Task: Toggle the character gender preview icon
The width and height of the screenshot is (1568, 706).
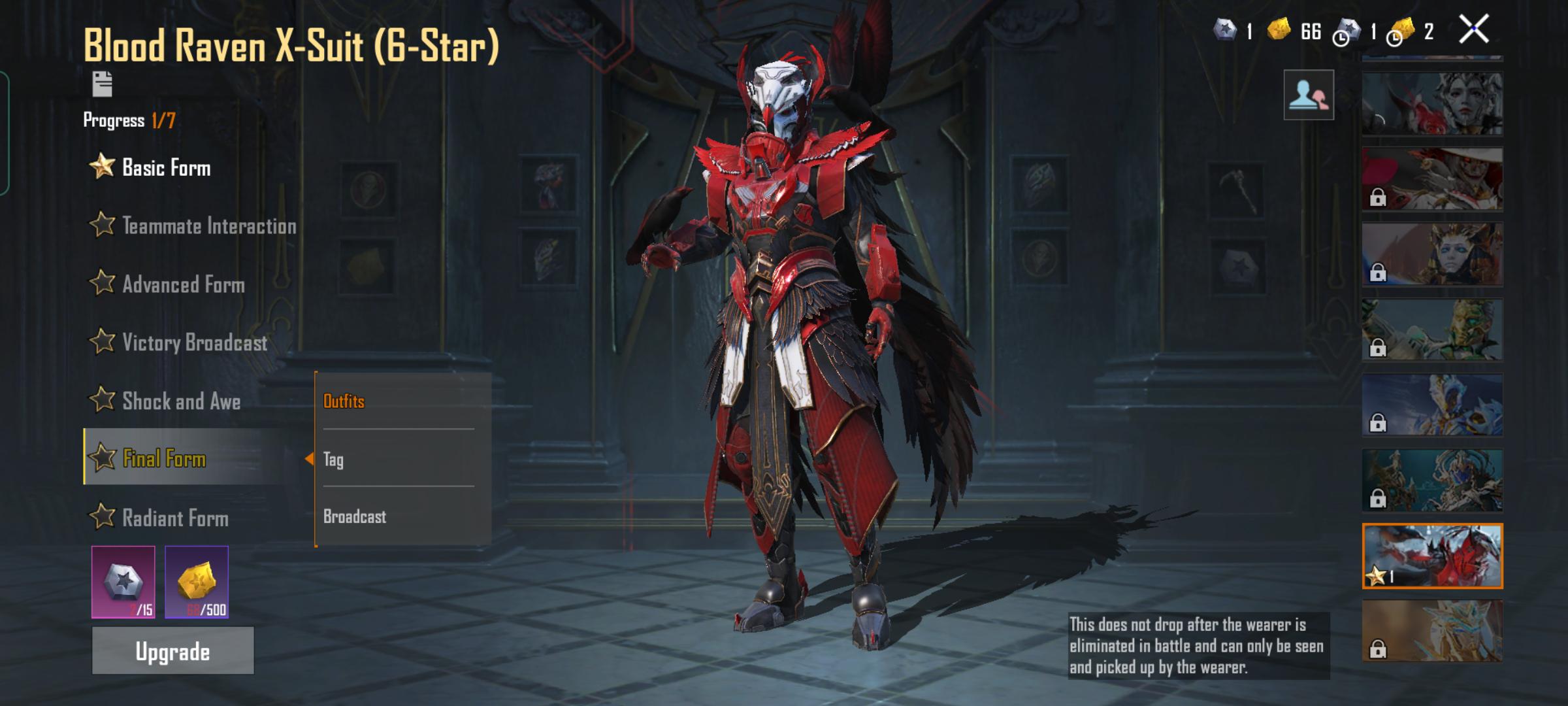Action: coord(1308,95)
